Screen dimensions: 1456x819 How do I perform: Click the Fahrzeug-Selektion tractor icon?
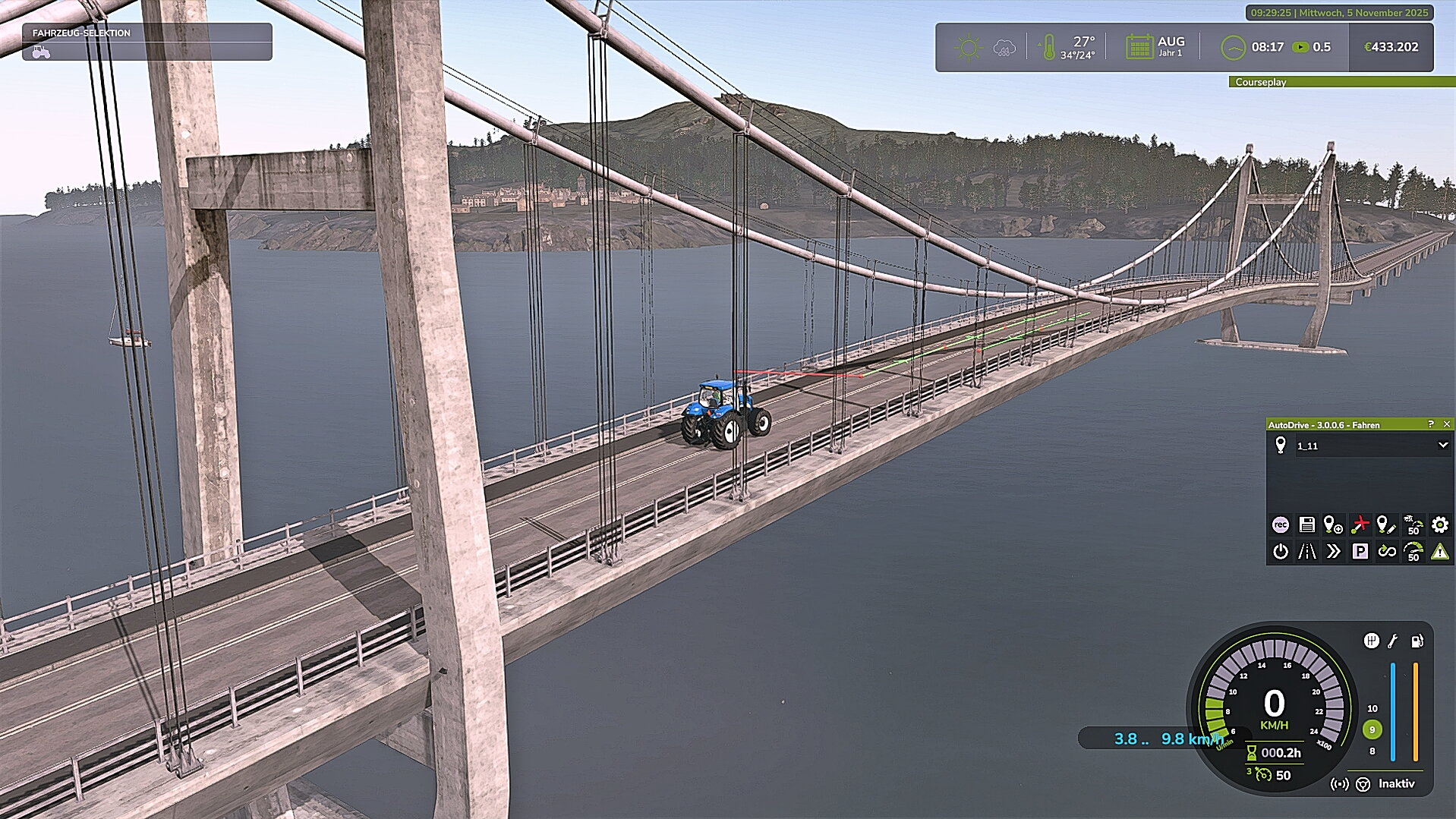point(41,52)
